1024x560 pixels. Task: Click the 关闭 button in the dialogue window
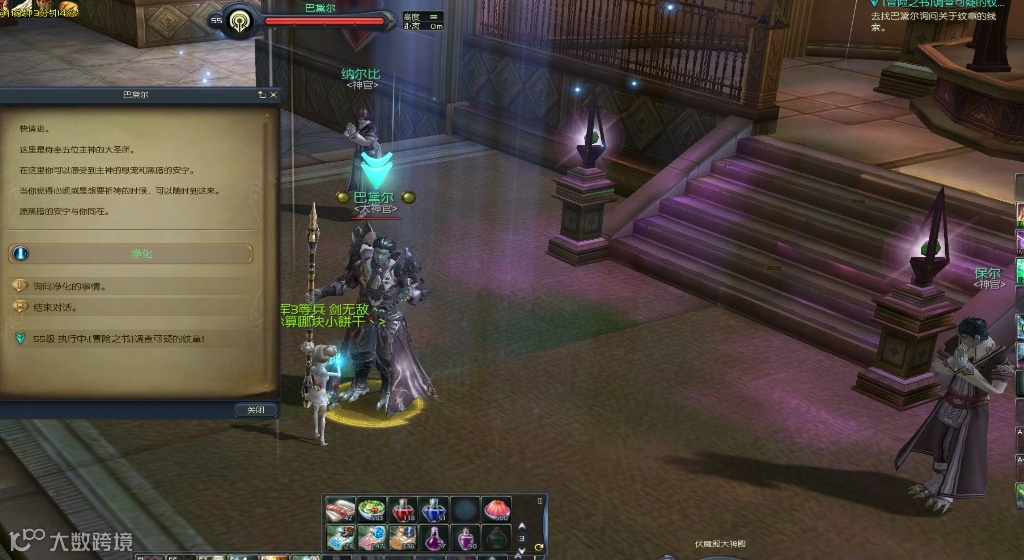click(255, 410)
